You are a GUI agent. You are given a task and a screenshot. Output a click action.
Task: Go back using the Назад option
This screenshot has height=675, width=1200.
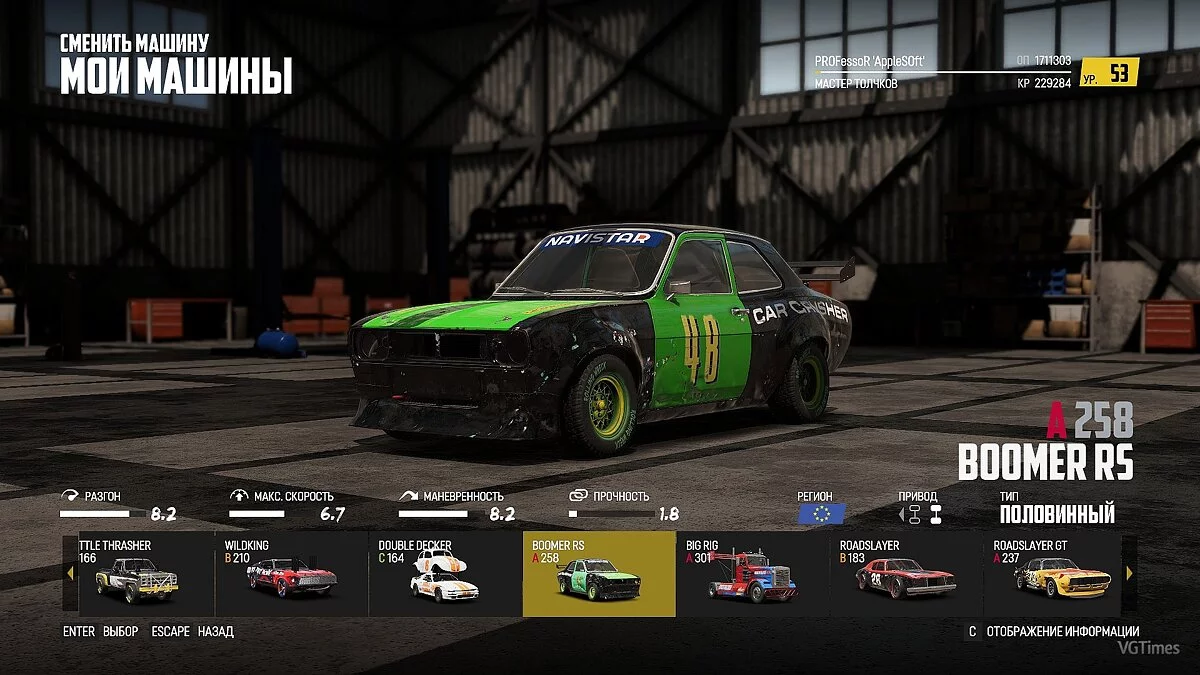click(x=215, y=632)
